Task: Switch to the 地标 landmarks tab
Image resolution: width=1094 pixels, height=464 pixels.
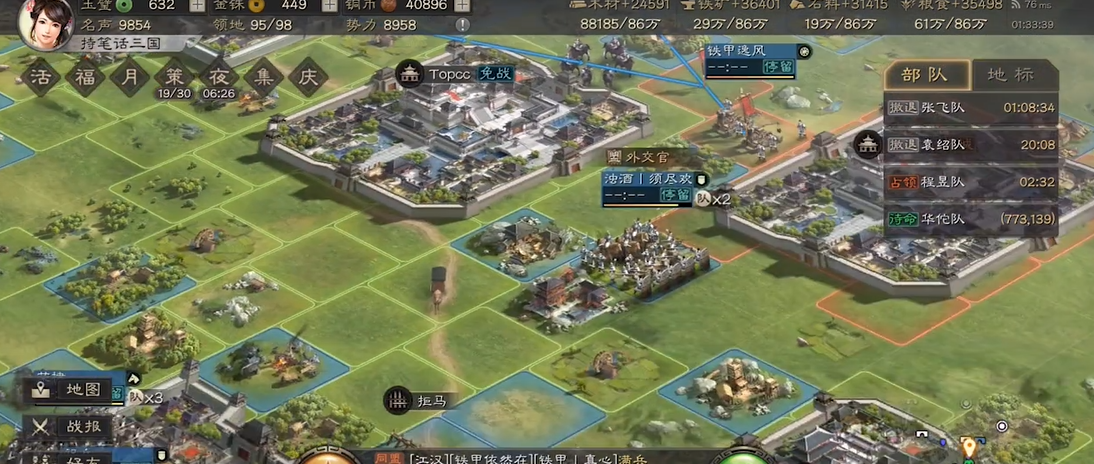Action: click(1010, 75)
